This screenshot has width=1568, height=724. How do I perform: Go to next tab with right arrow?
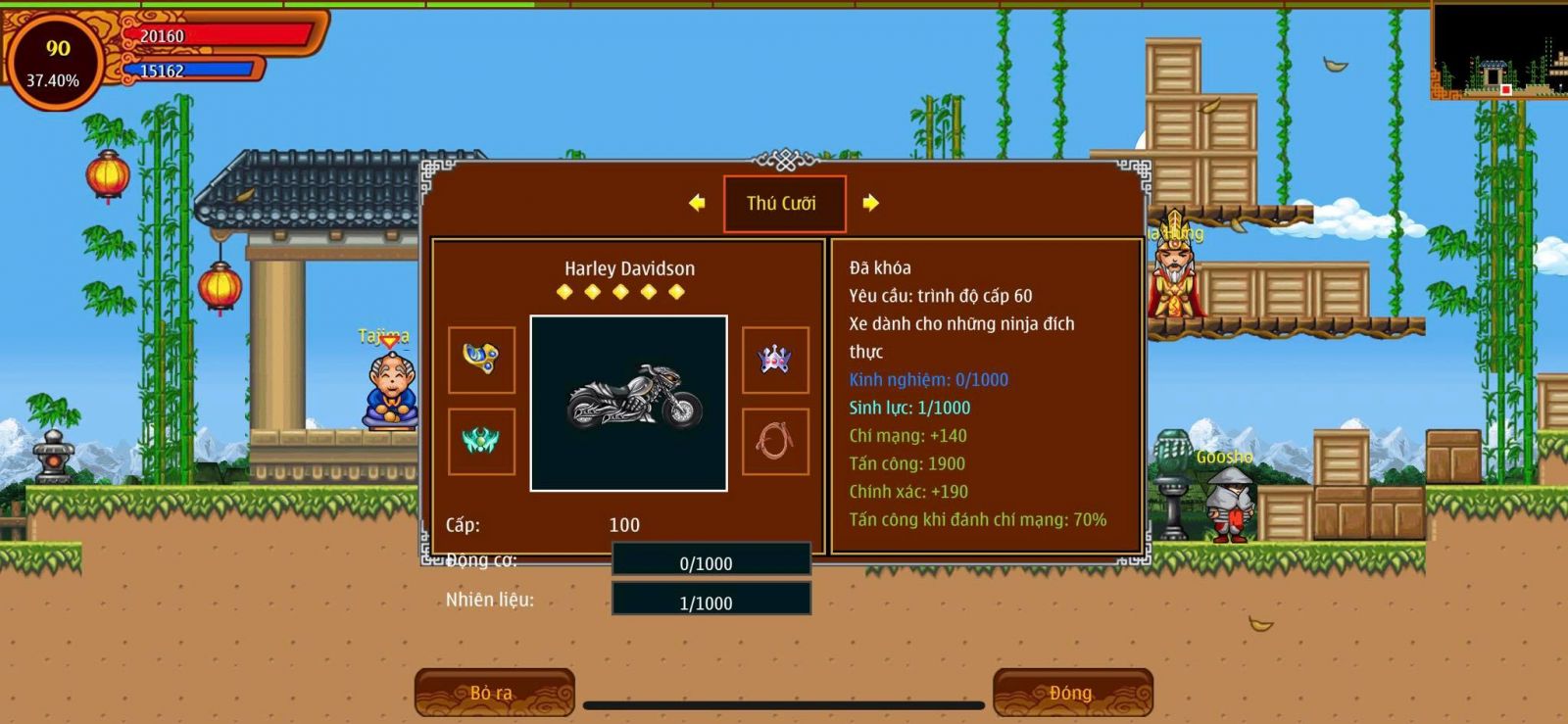pos(870,203)
